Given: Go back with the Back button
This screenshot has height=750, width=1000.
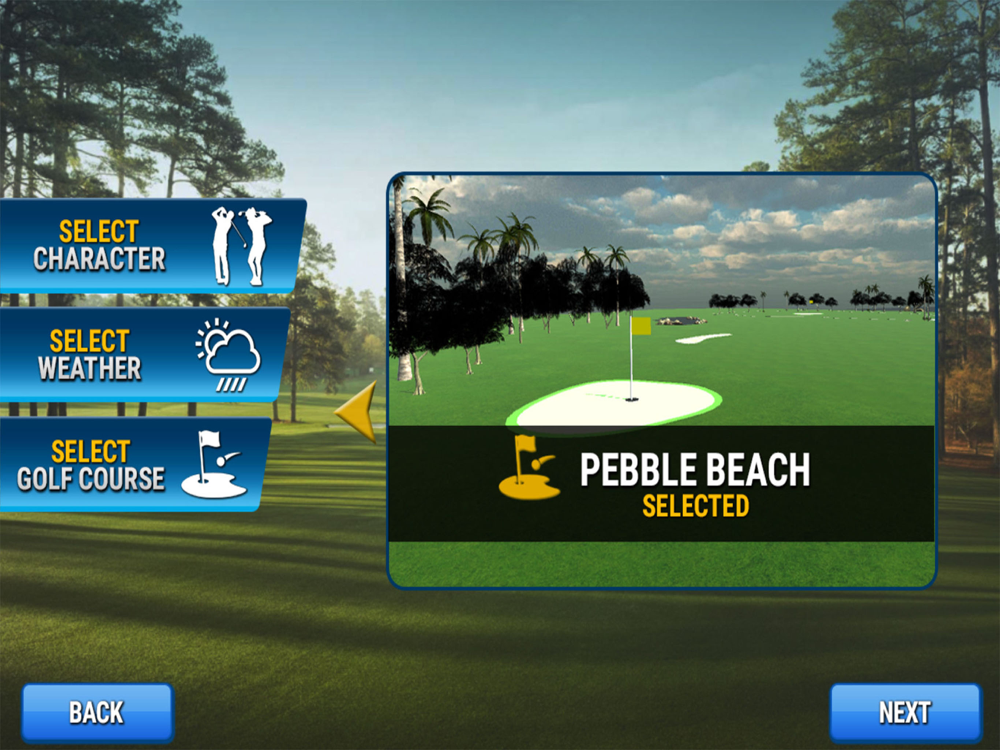Looking at the screenshot, I should pyautogui.click(x=97, y=712).
